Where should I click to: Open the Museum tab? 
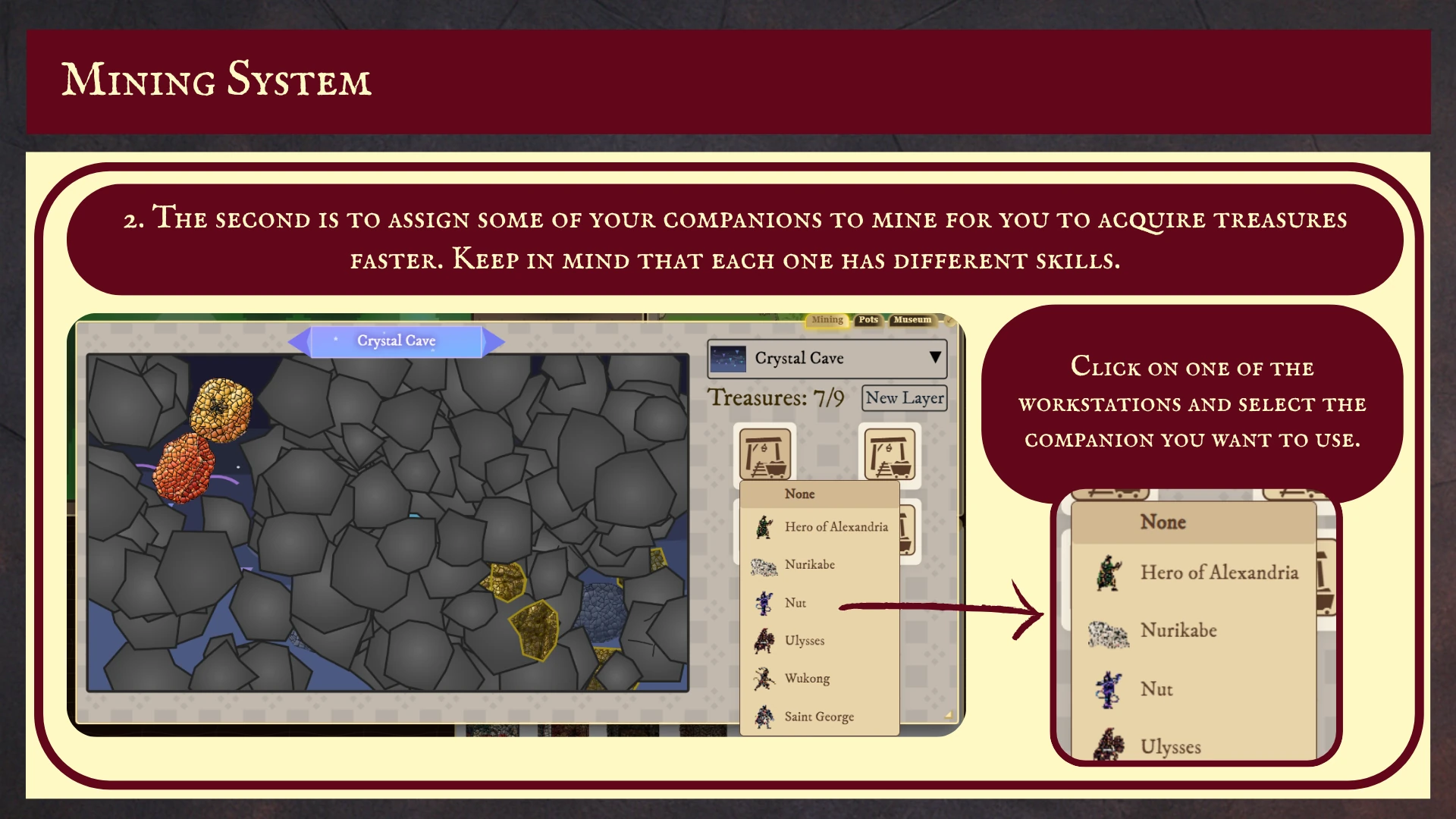tap(912, 319)
